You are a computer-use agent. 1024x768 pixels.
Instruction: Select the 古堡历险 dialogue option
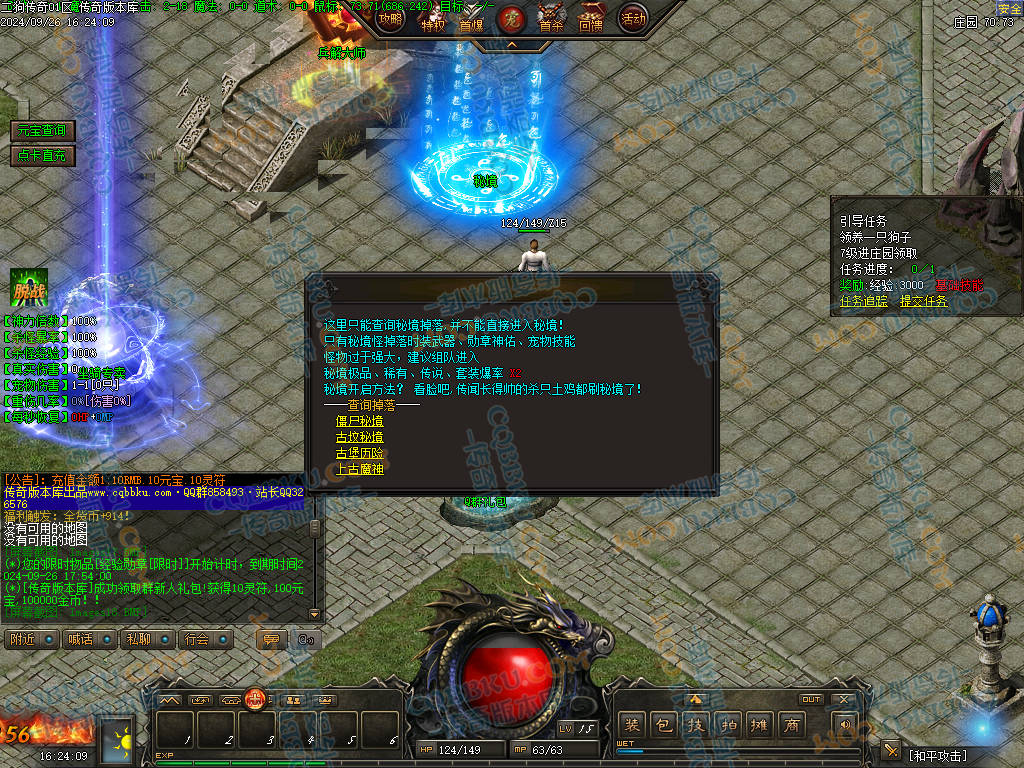click(x=359, y=453)
